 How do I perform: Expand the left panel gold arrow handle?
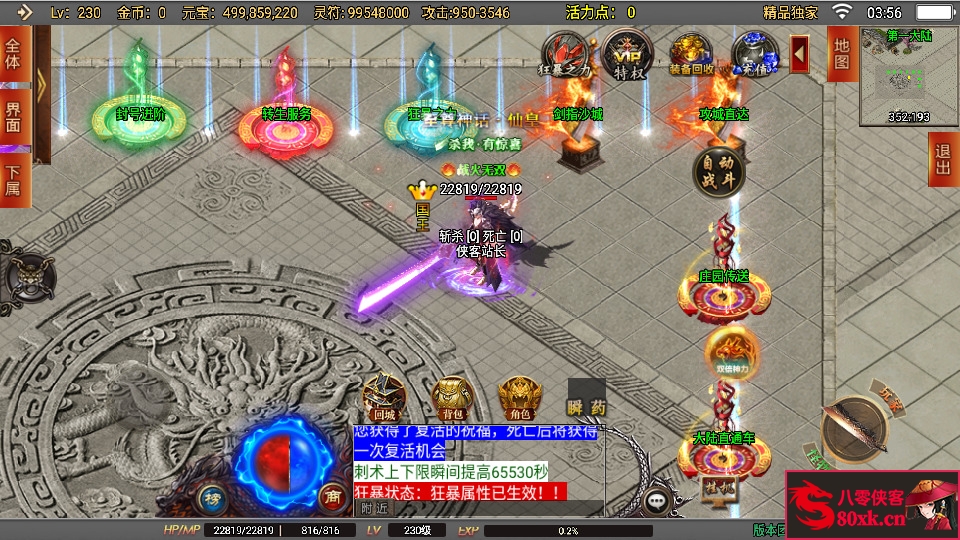(x=42, y=82)
